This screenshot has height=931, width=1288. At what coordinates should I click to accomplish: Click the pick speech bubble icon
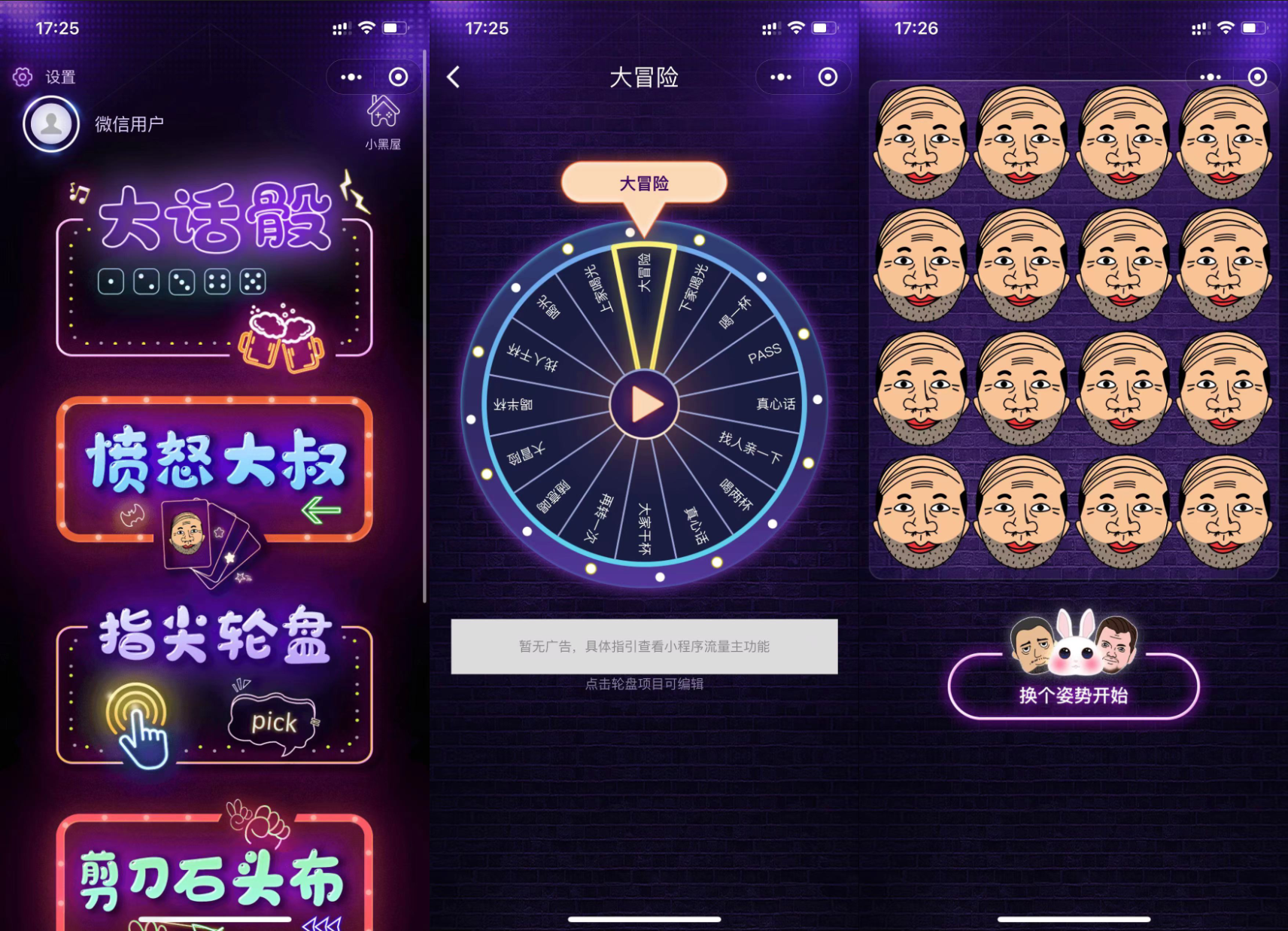pyautogui.click(x=275, y=721)
